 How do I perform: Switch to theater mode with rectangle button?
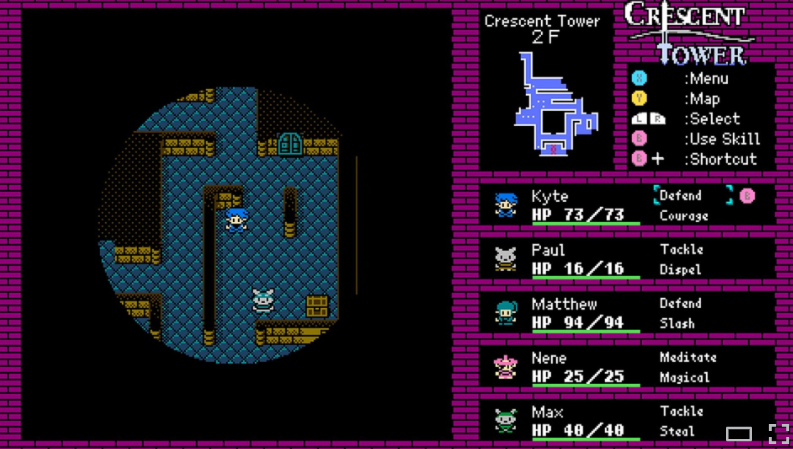pos(739,433)
